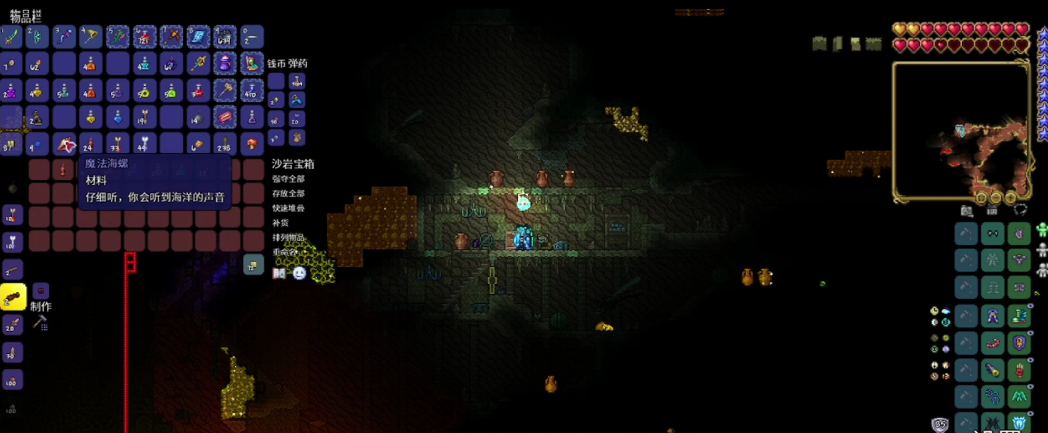Viewport: 1048px width, 433px height.
Task: Open the bestiary book icon
Action: pyautogui.click(x=280, y=273)
